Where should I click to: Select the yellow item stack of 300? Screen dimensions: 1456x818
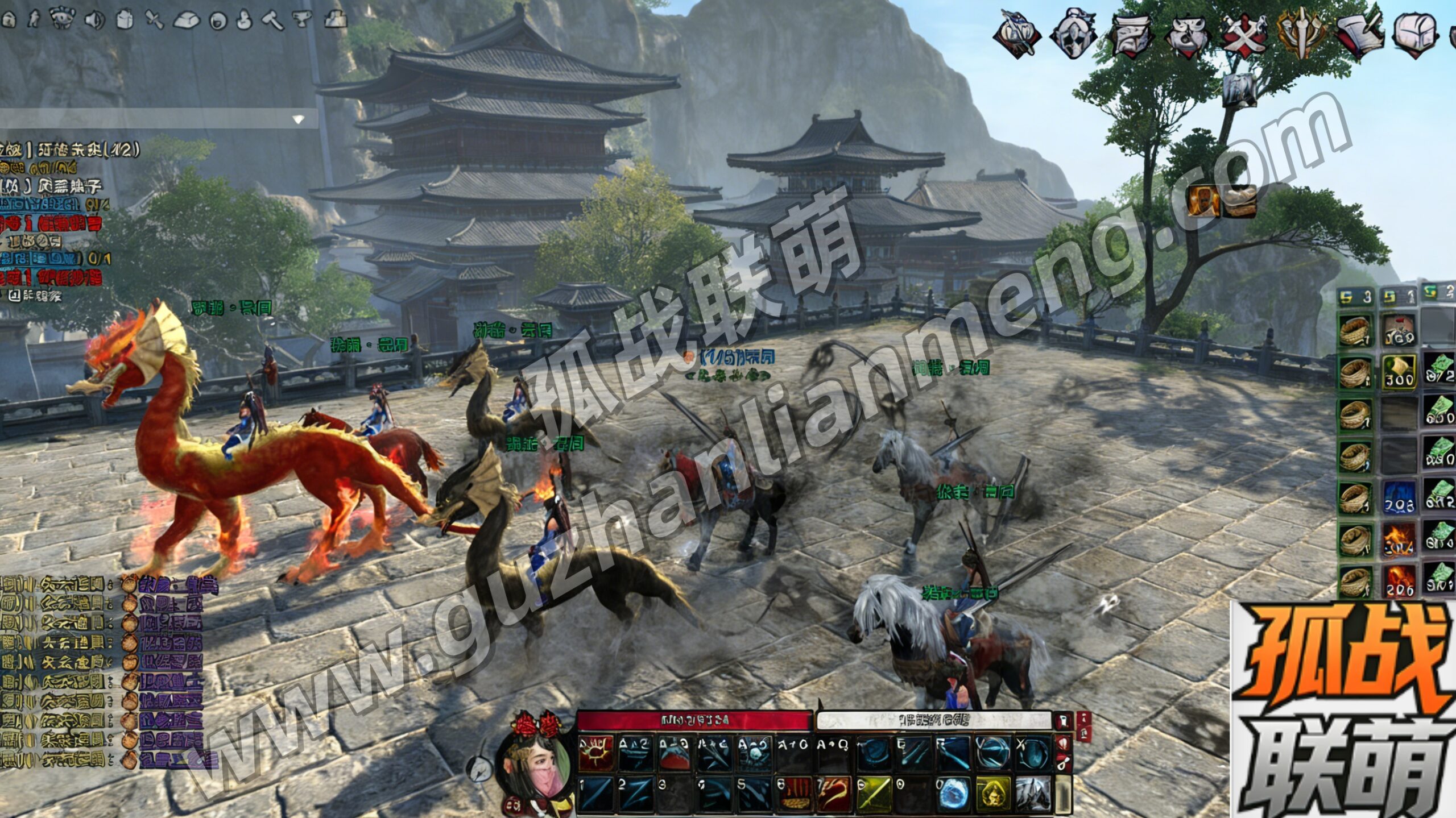point(1399,372)
